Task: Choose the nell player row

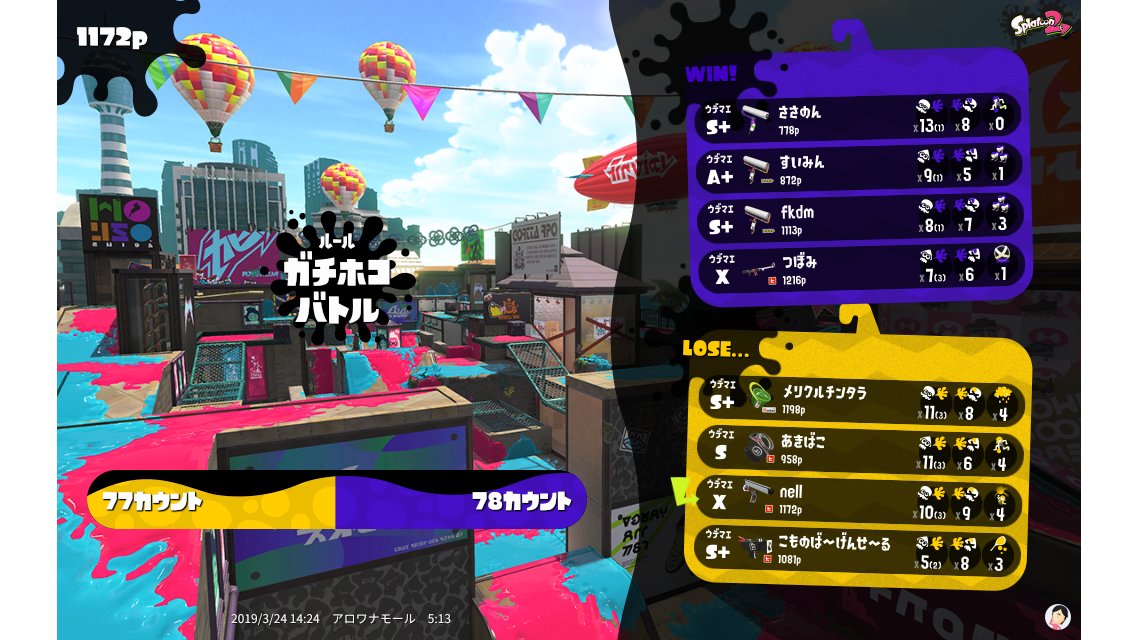Action: tap(860, 499)
